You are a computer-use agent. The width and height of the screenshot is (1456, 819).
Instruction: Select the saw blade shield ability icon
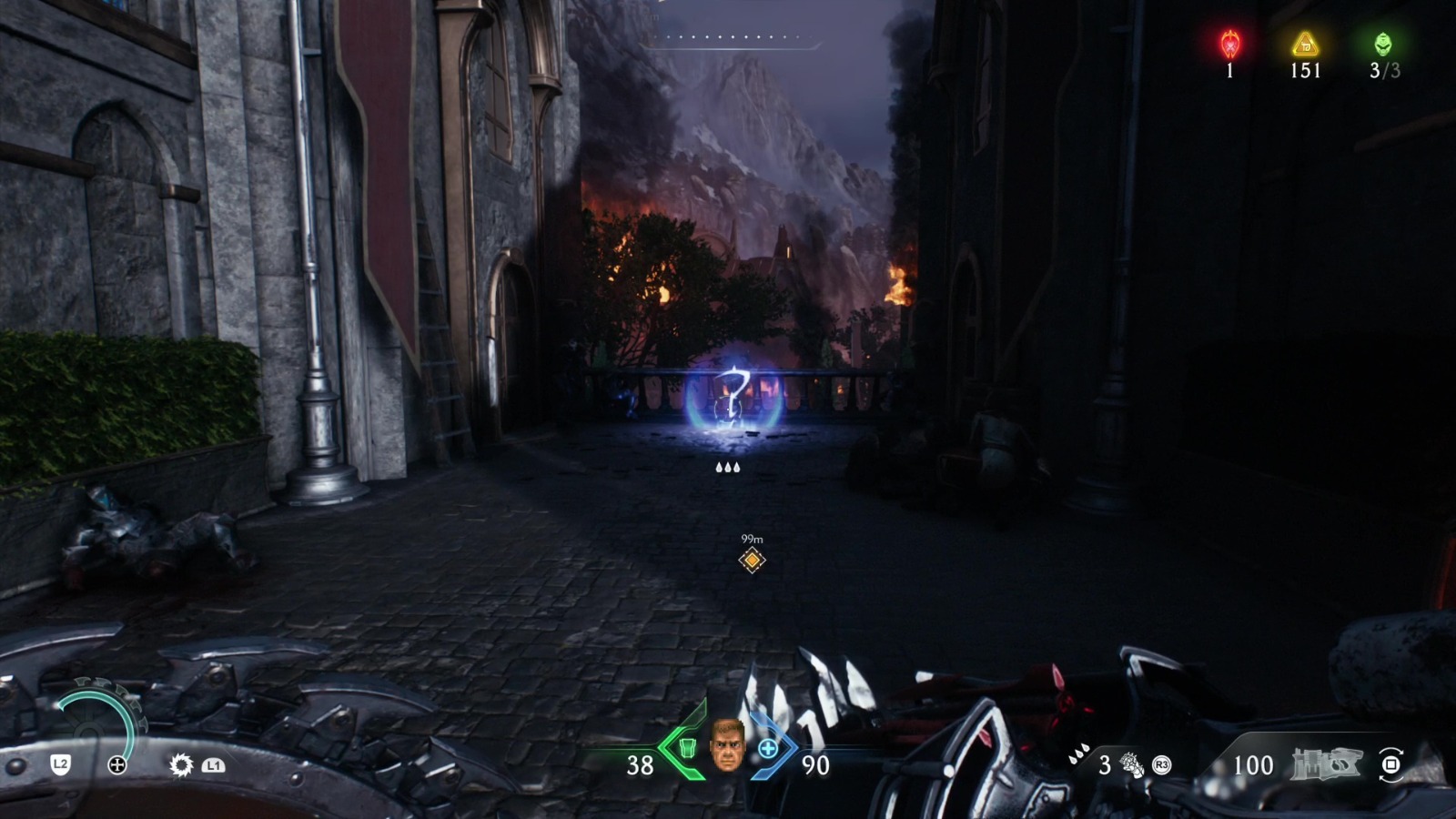pyautogui.click(x=182, y=764)
